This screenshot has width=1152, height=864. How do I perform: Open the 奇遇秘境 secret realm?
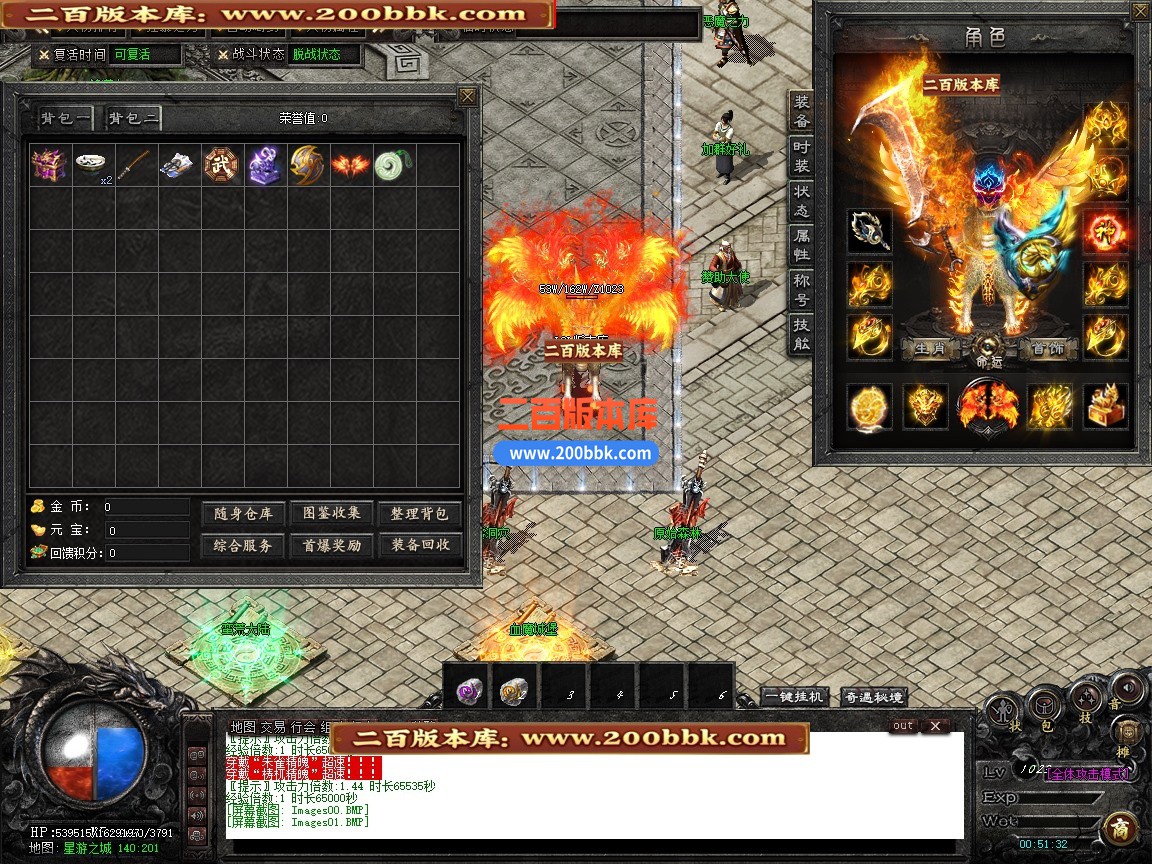pyautogui.click(x=874, y=697)
